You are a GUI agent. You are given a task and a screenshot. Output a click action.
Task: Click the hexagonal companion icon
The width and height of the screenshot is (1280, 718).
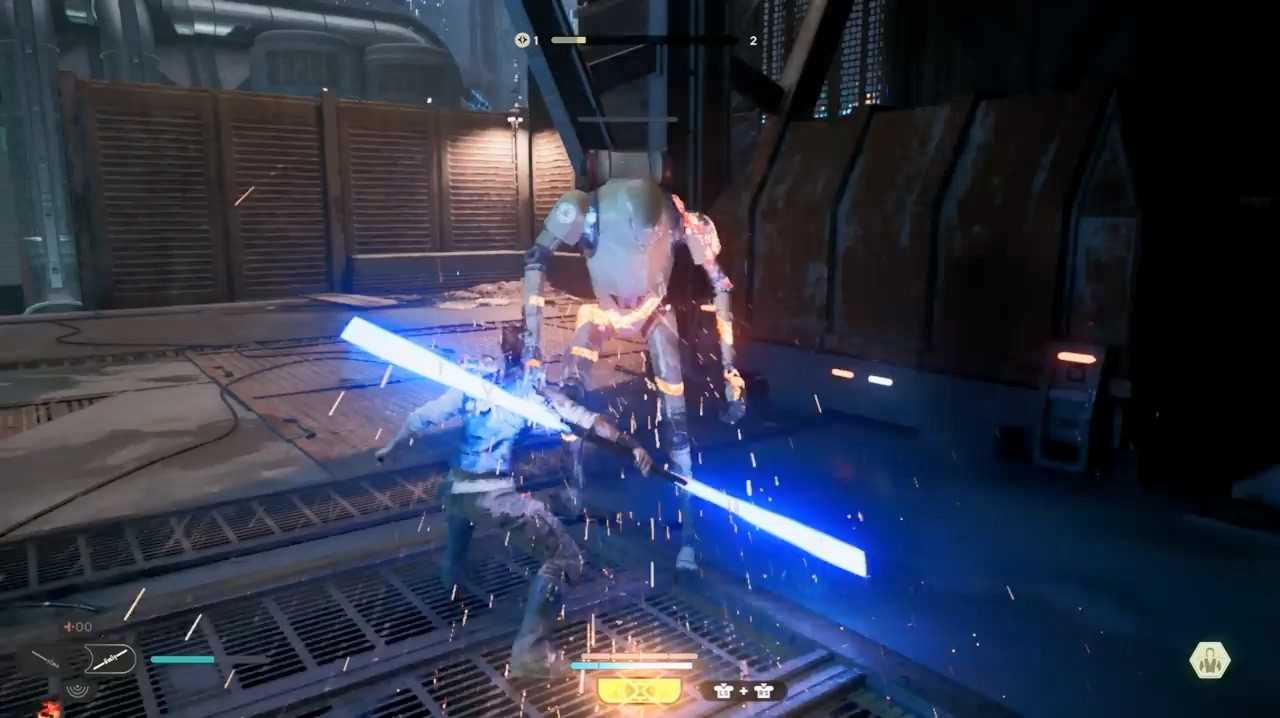point(1210,660)
